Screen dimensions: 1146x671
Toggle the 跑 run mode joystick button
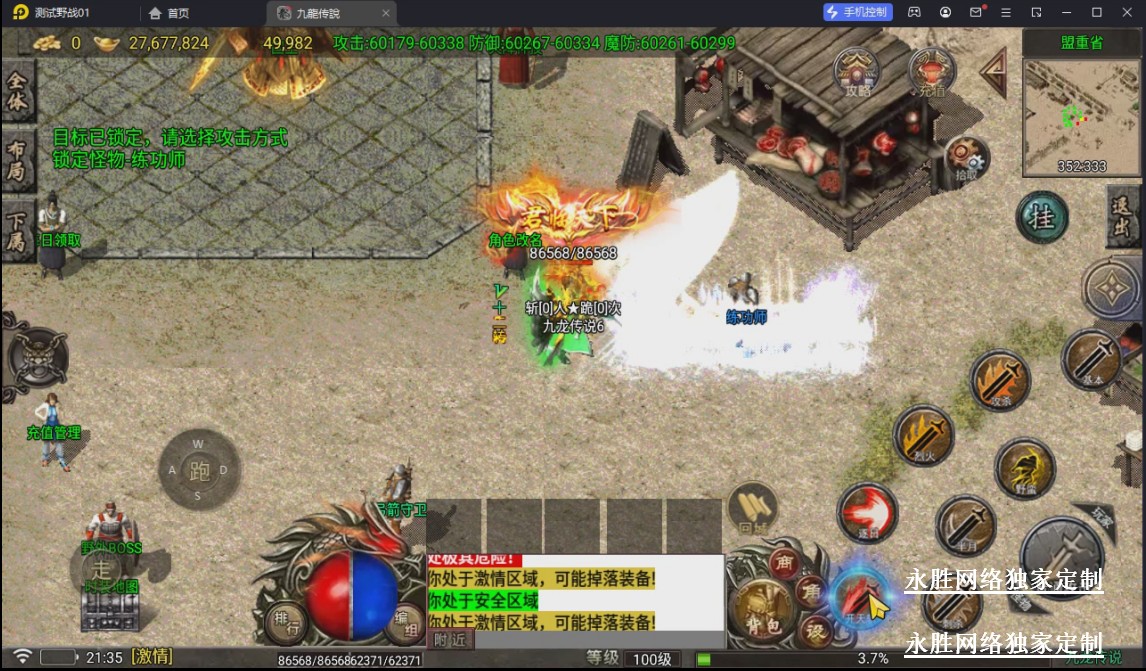(x=198, y=470)
